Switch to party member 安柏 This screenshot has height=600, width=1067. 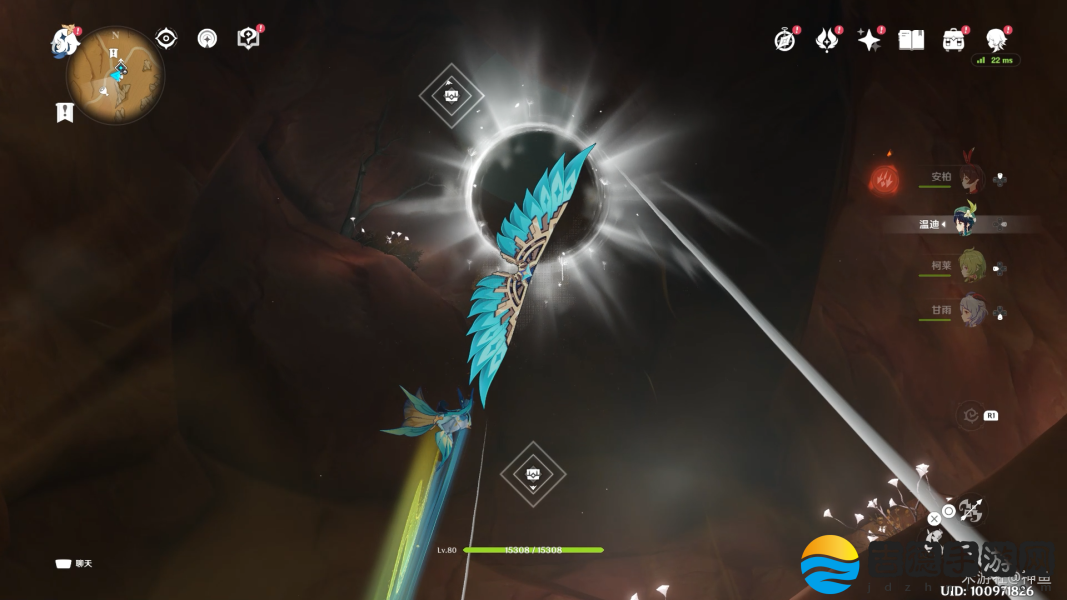[x=969, y=178]
